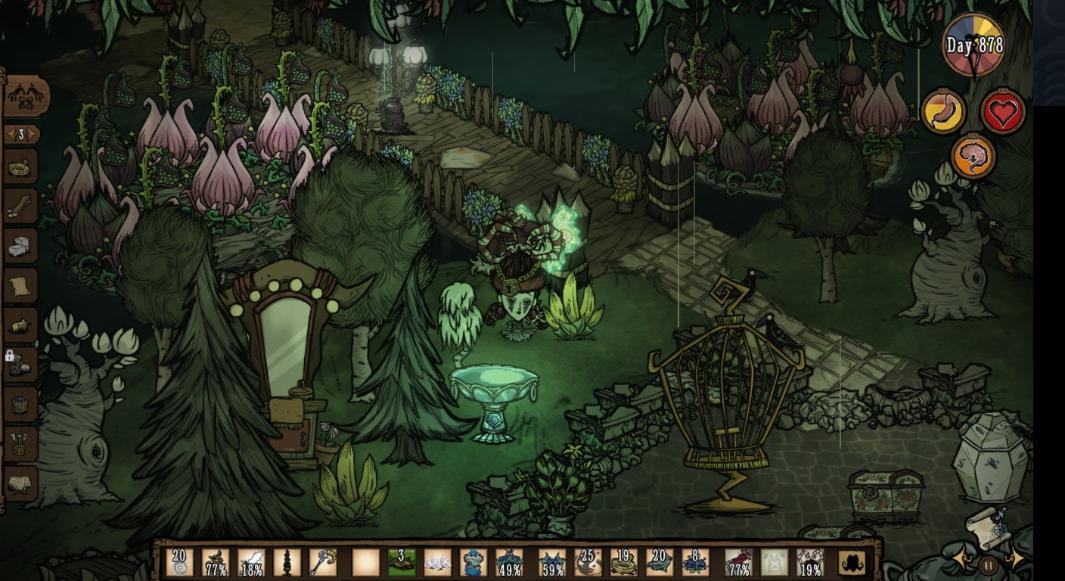This screenshot has height=581, width=1065.
Task: Pick the hotbar stack of 25
Action: 587,562
